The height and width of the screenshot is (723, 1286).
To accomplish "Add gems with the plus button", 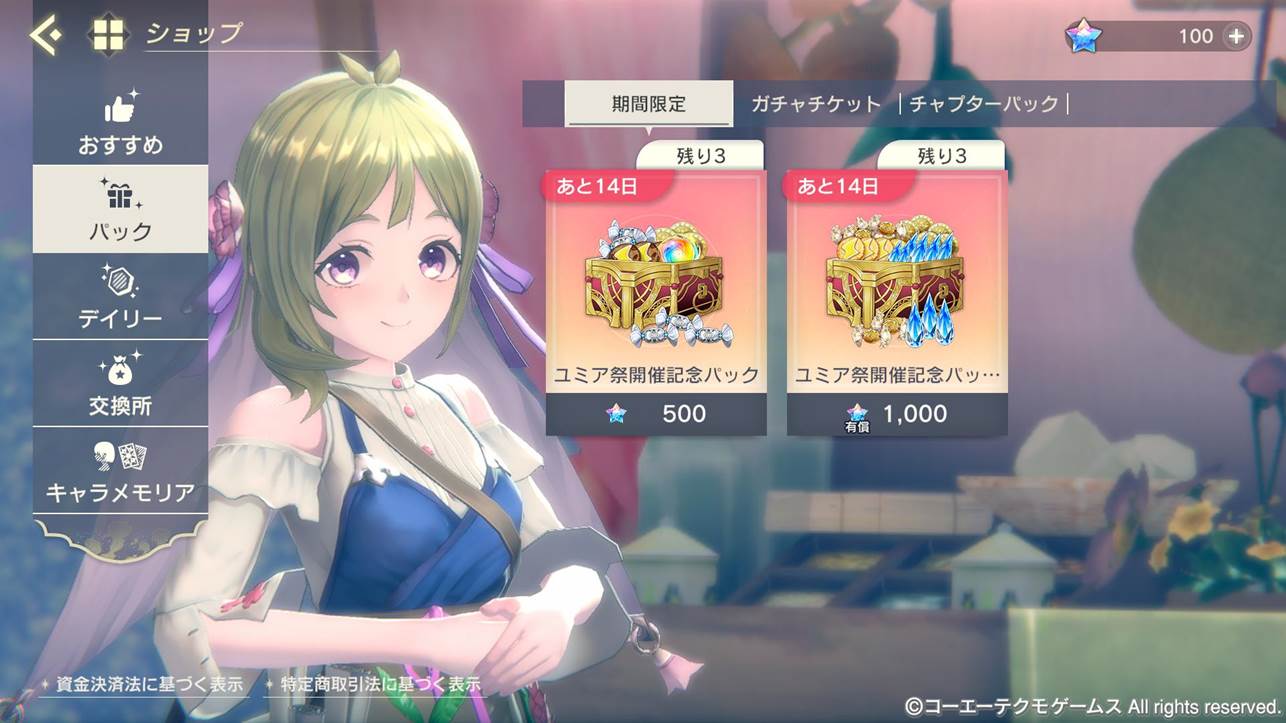I will click(x=1237, y=36).
